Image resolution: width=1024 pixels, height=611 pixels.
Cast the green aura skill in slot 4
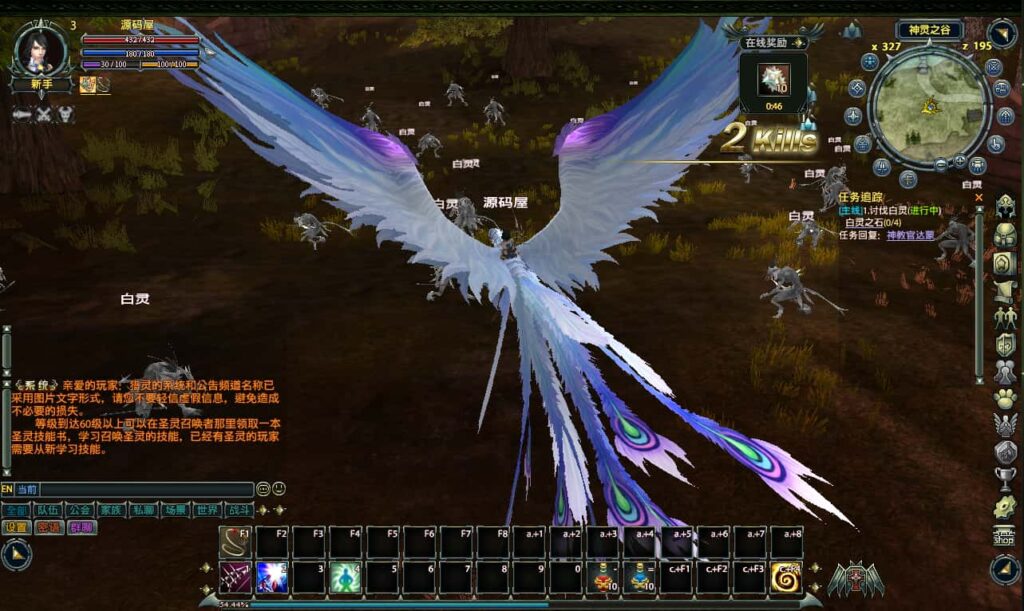coord(345,578)
